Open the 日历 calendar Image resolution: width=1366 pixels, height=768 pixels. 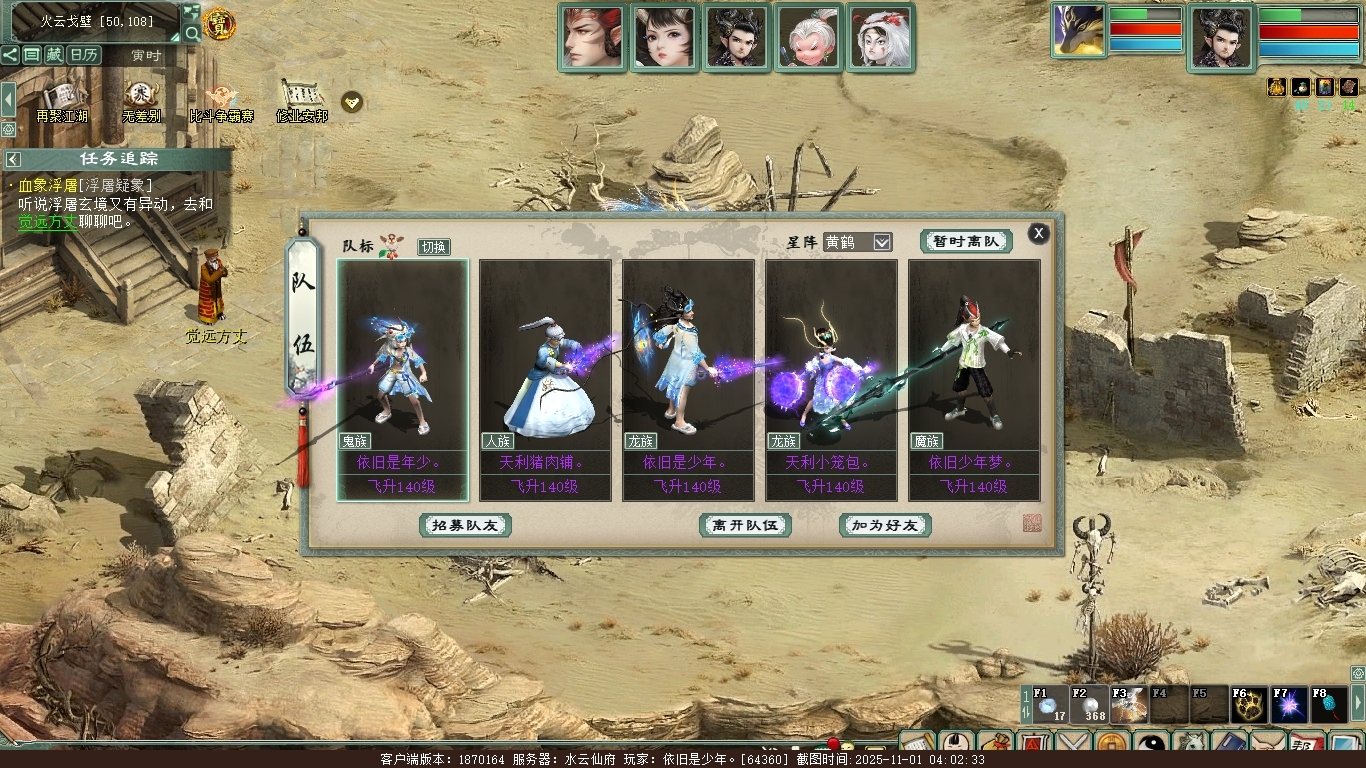[84, 55]
